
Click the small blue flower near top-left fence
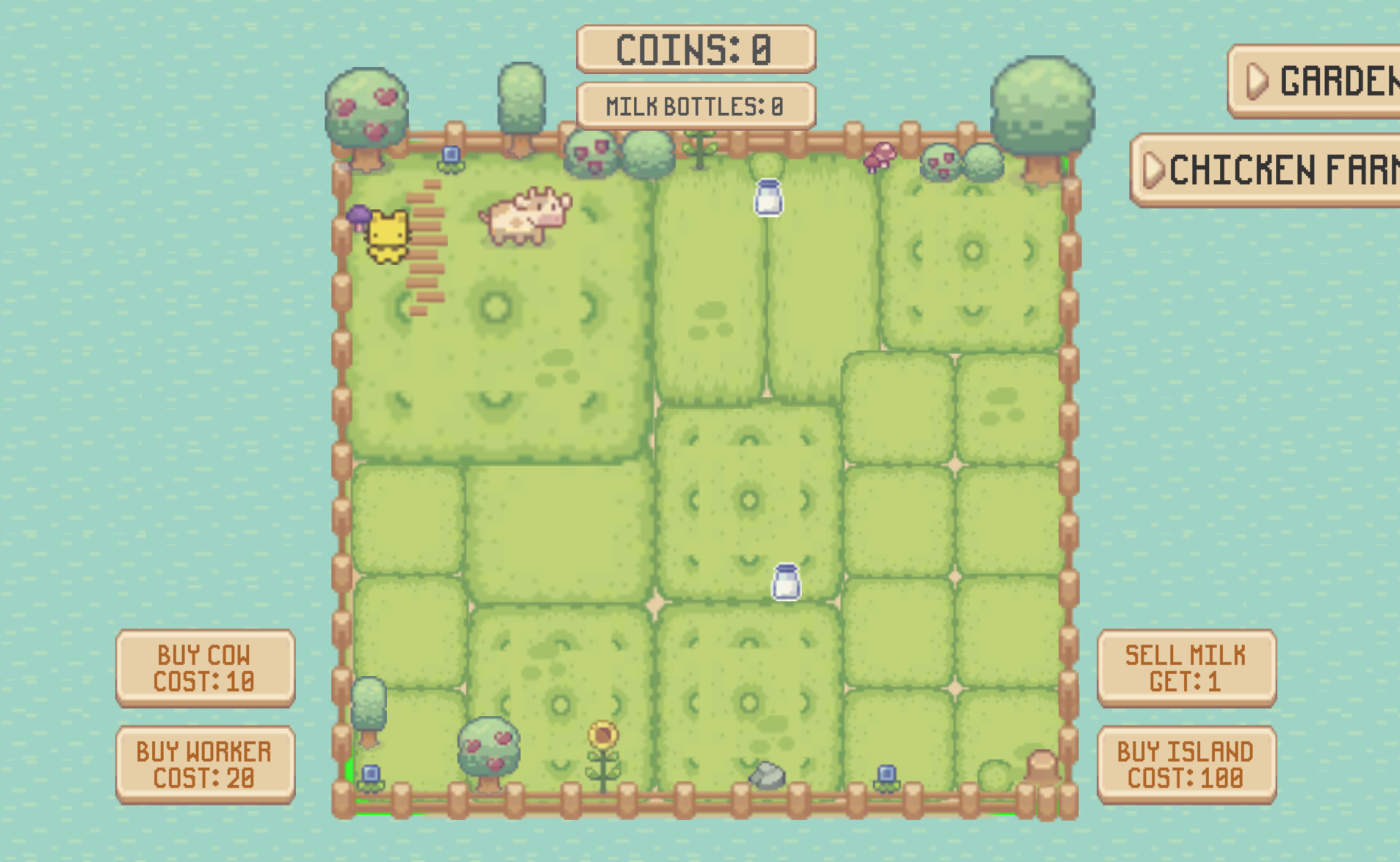pyautogui.click(x=451, y=154)
